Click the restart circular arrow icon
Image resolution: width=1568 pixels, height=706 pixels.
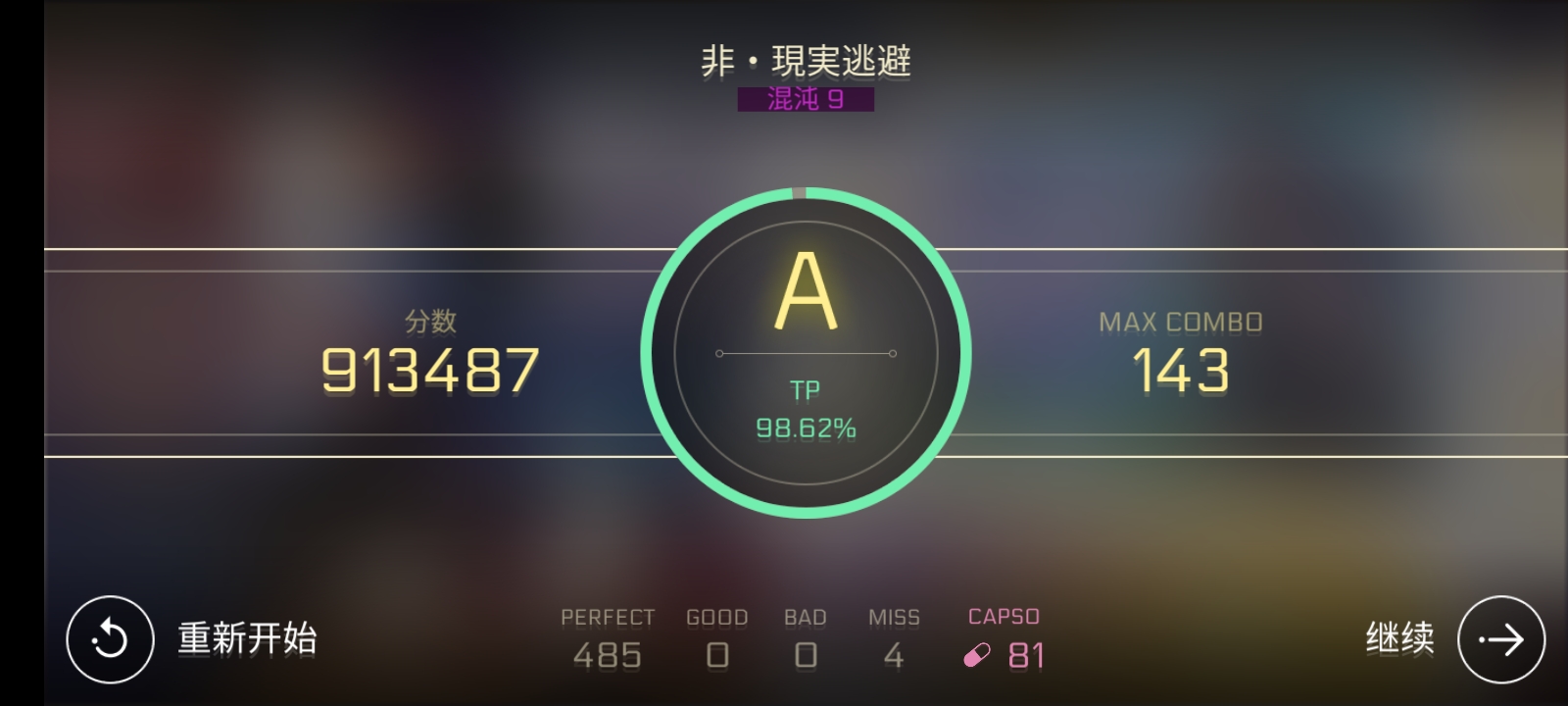[x=110, y=638]
